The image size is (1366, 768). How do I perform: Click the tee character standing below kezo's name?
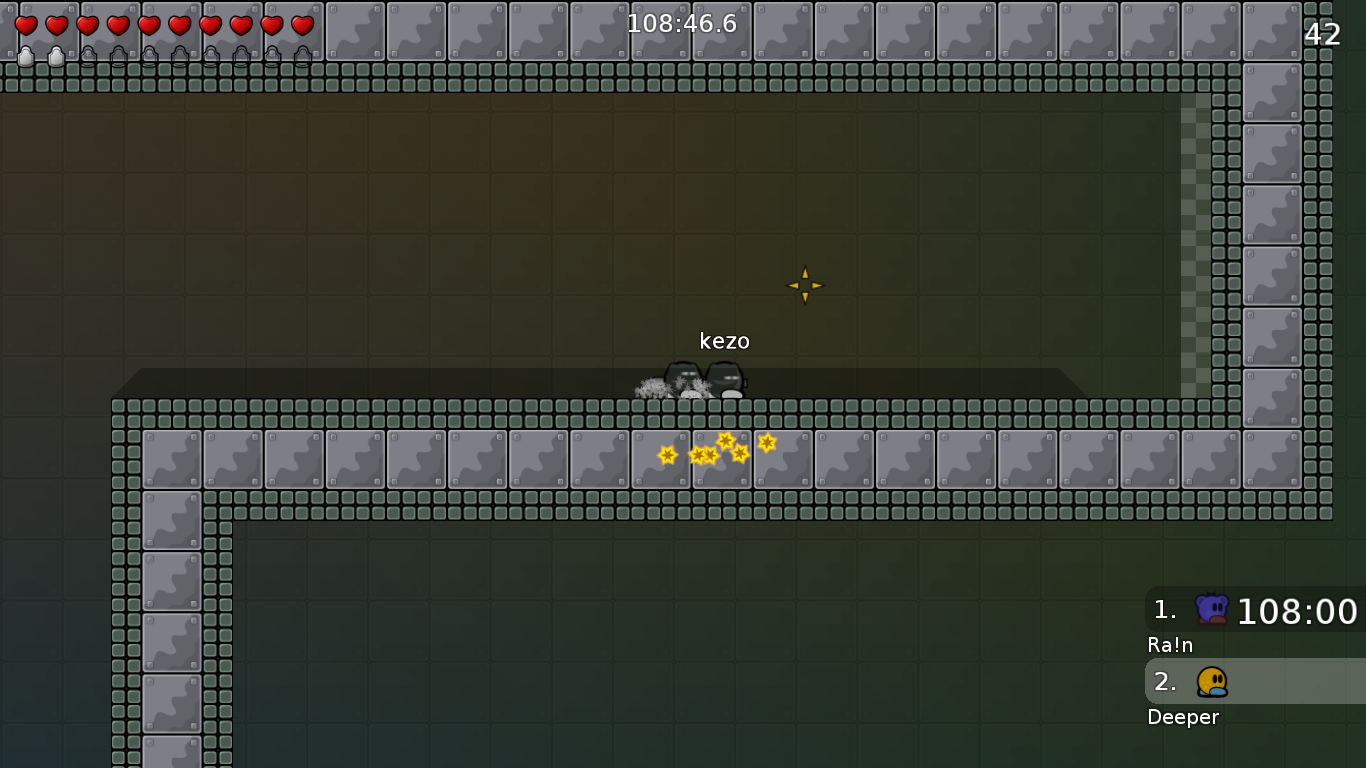pos(727,380)
